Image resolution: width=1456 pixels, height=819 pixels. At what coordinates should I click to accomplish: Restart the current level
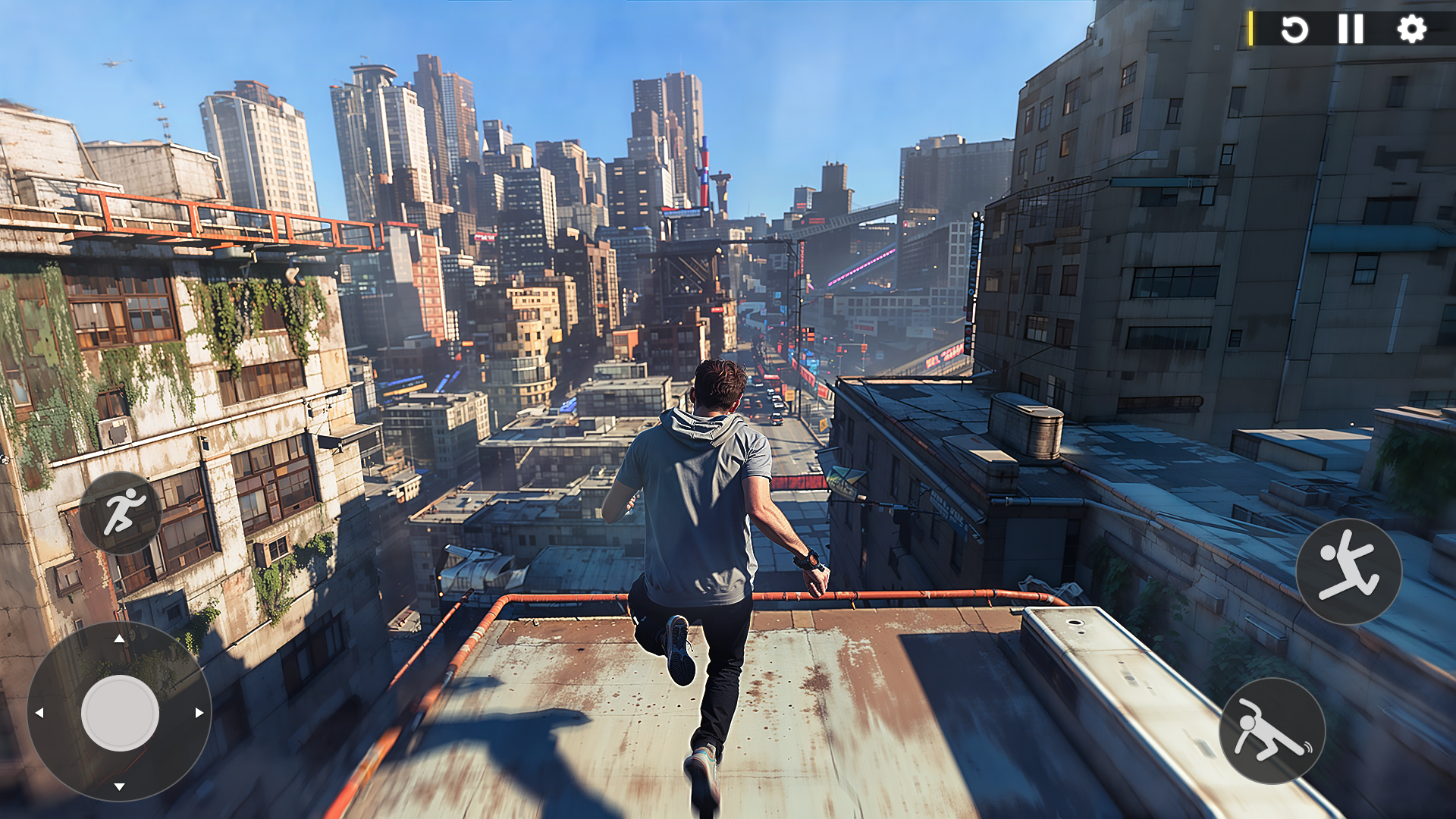[x=1294, y=29]
